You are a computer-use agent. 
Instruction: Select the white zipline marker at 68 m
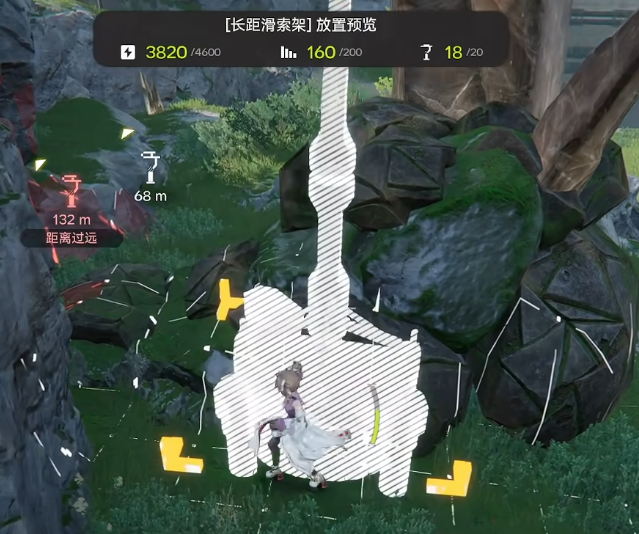click(x=150, y=166)
